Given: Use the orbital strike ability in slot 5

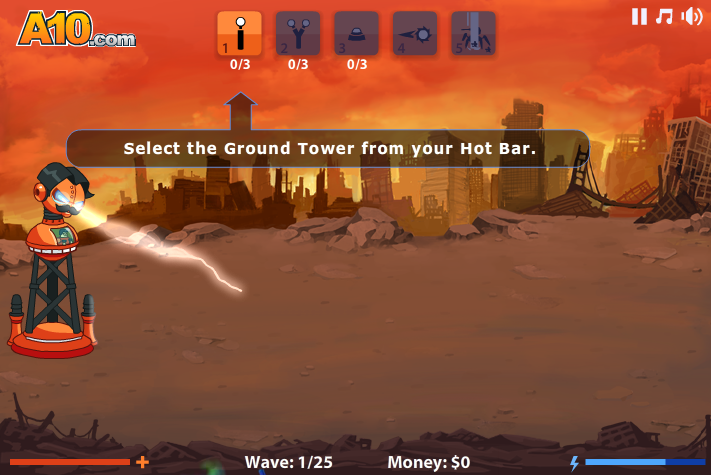Looking at the screenshot, I should 473,33.
